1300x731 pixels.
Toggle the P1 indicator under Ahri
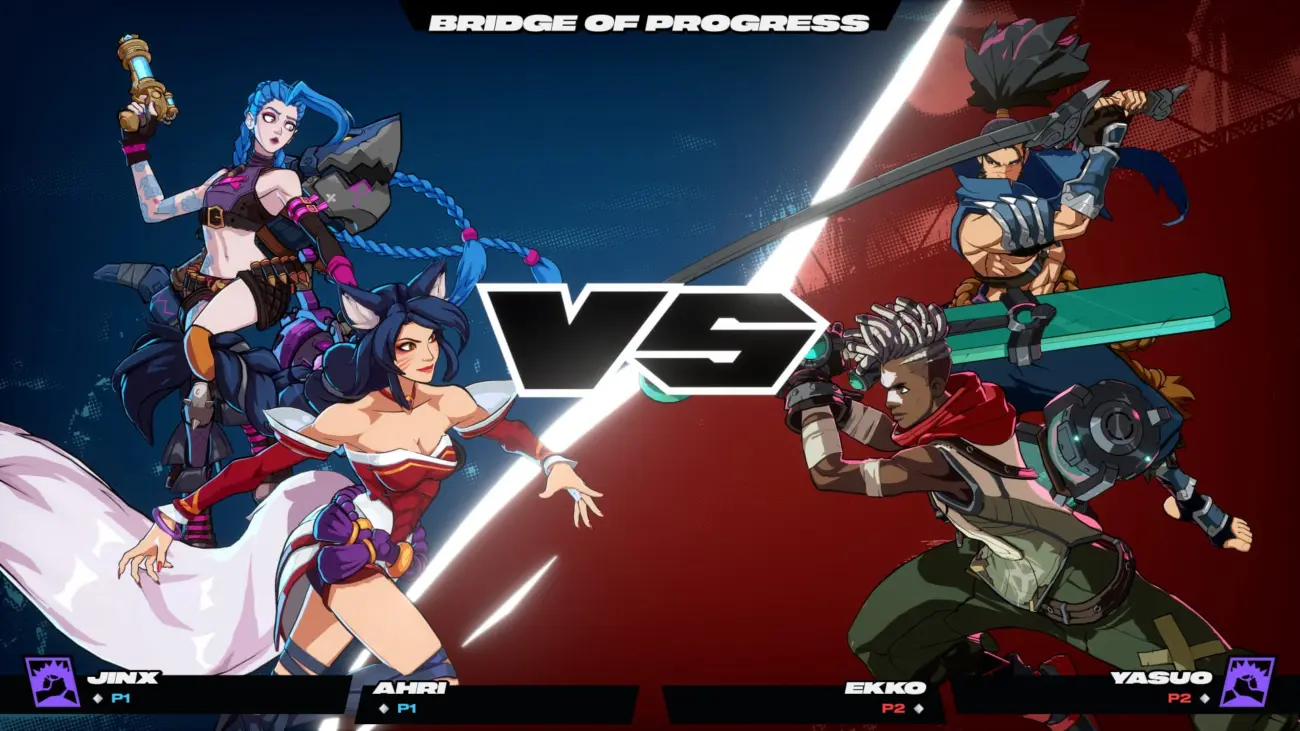tap(409, 709)
